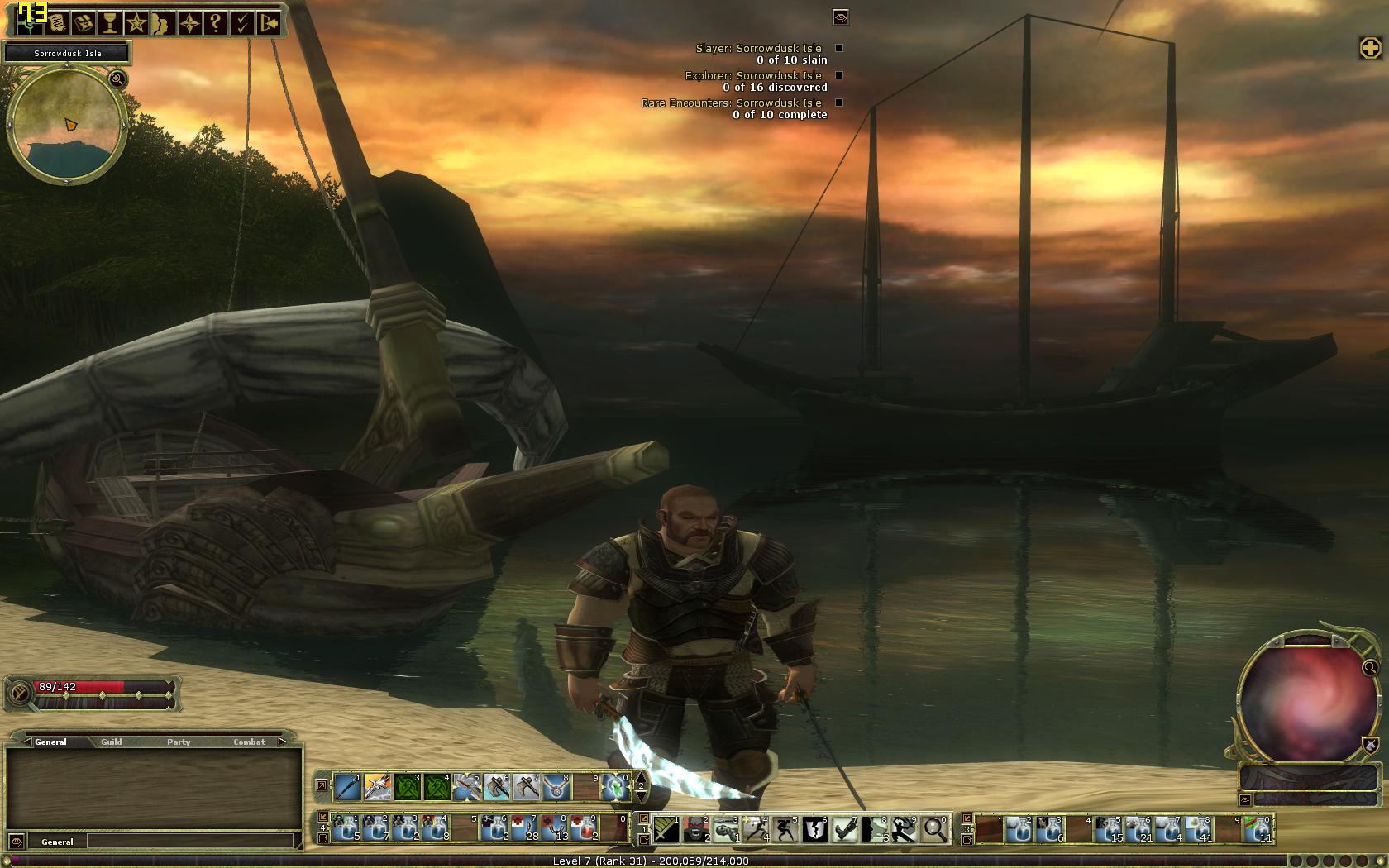This screenshot has height=868, width=1389.
Task: Click the magnifier on the swirling orb
Action: tap(1370, 667)
